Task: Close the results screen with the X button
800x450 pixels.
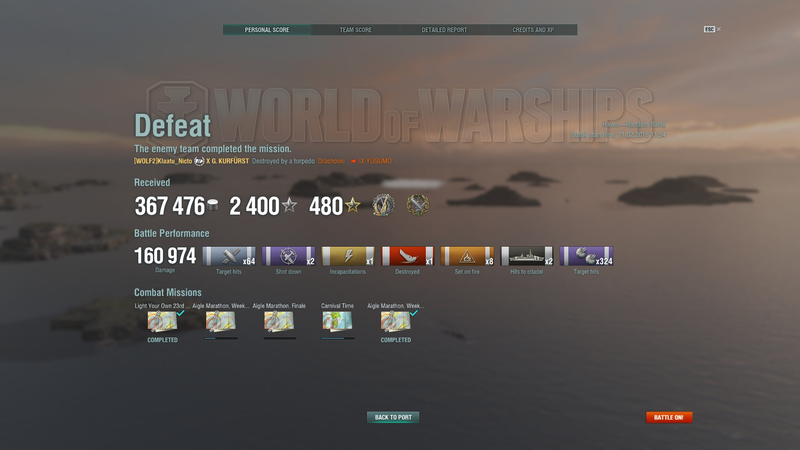Action: point(718,29)
